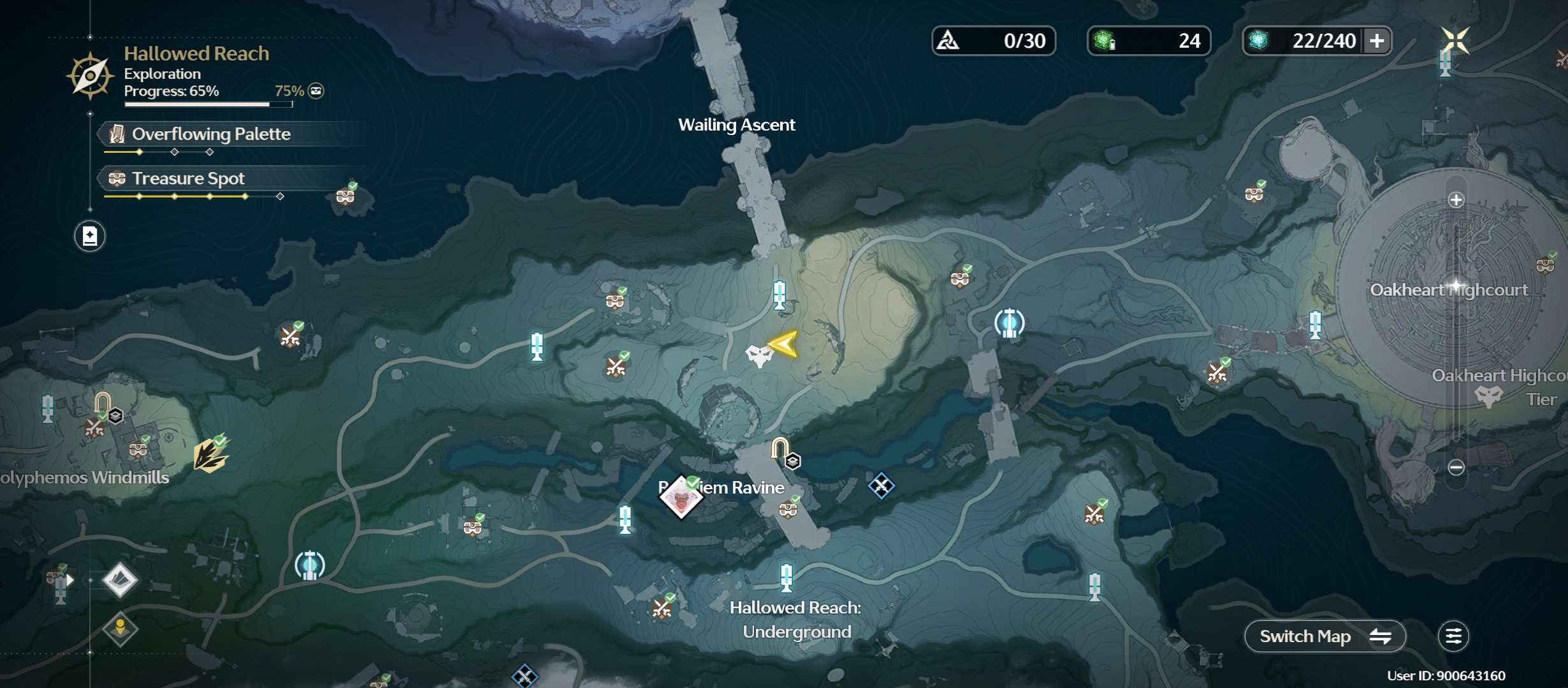Open the map guide book icon

pos(90,236)
